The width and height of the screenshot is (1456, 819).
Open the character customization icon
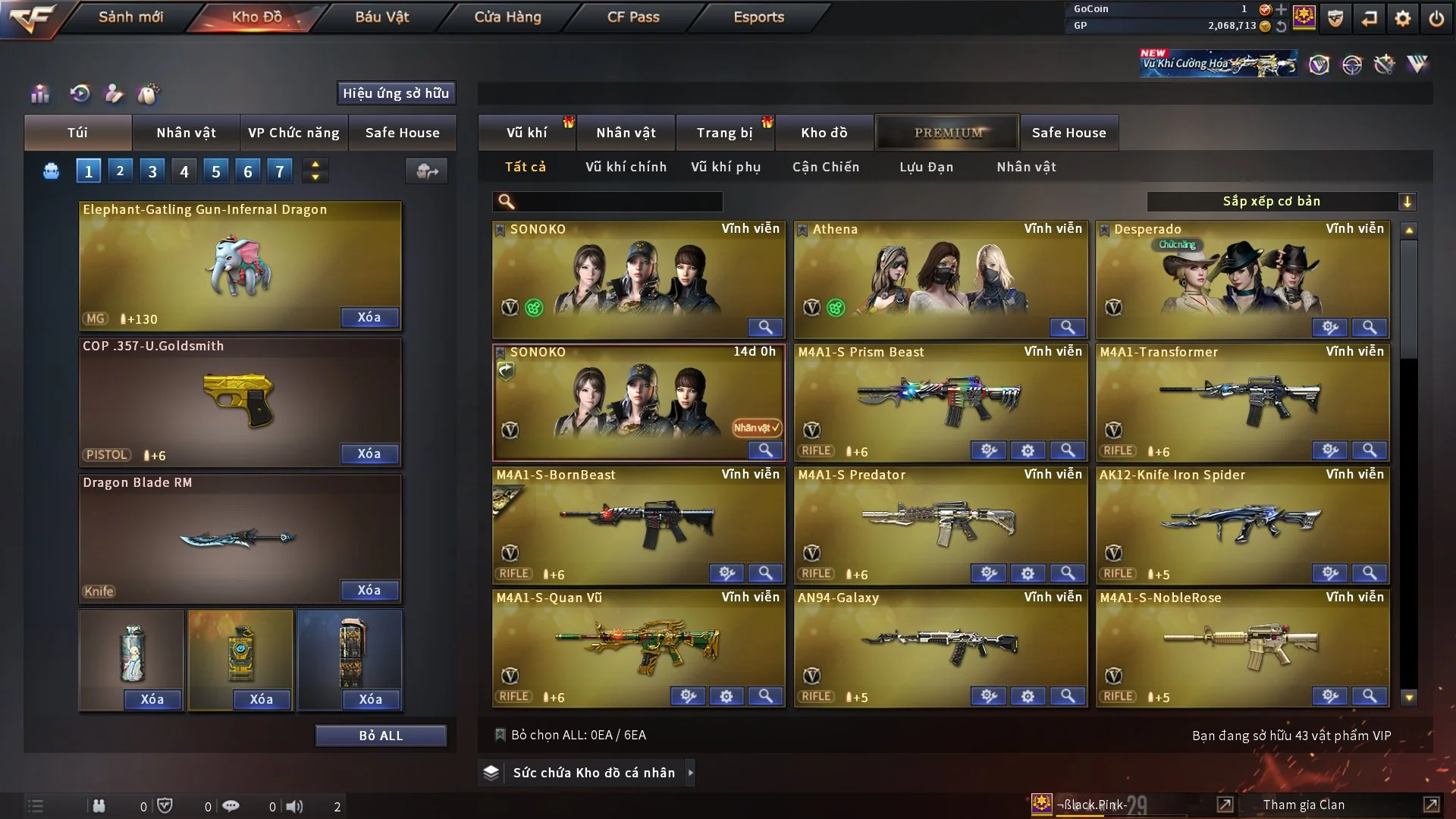[x=115, y=93]
